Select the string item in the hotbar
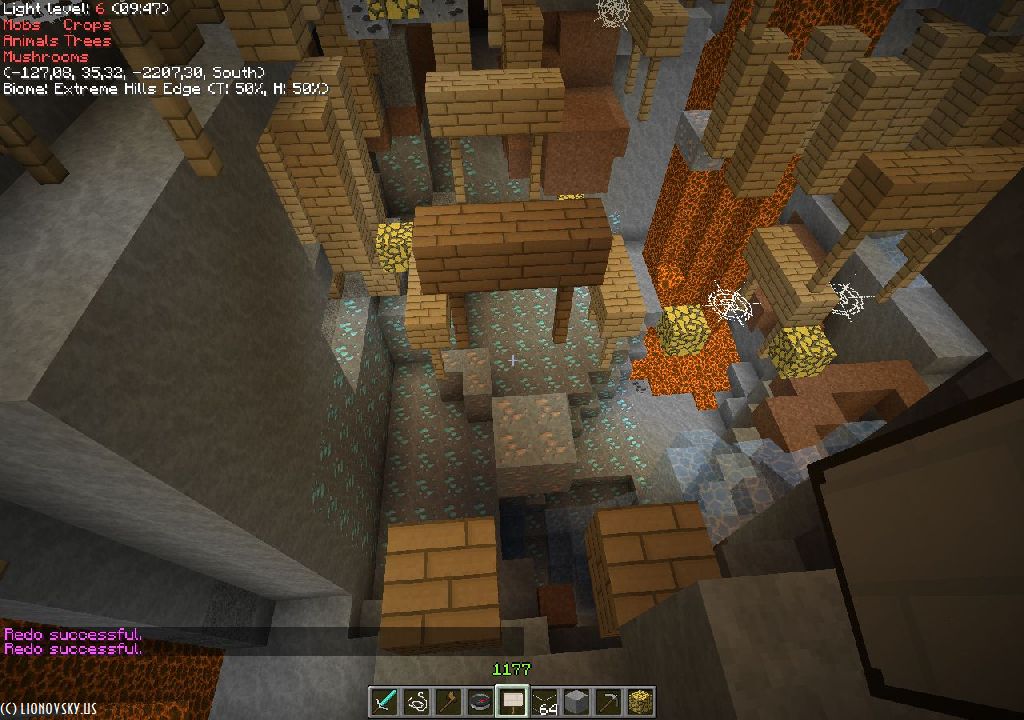Screen dimensions: 1024x720 [417, 701]
